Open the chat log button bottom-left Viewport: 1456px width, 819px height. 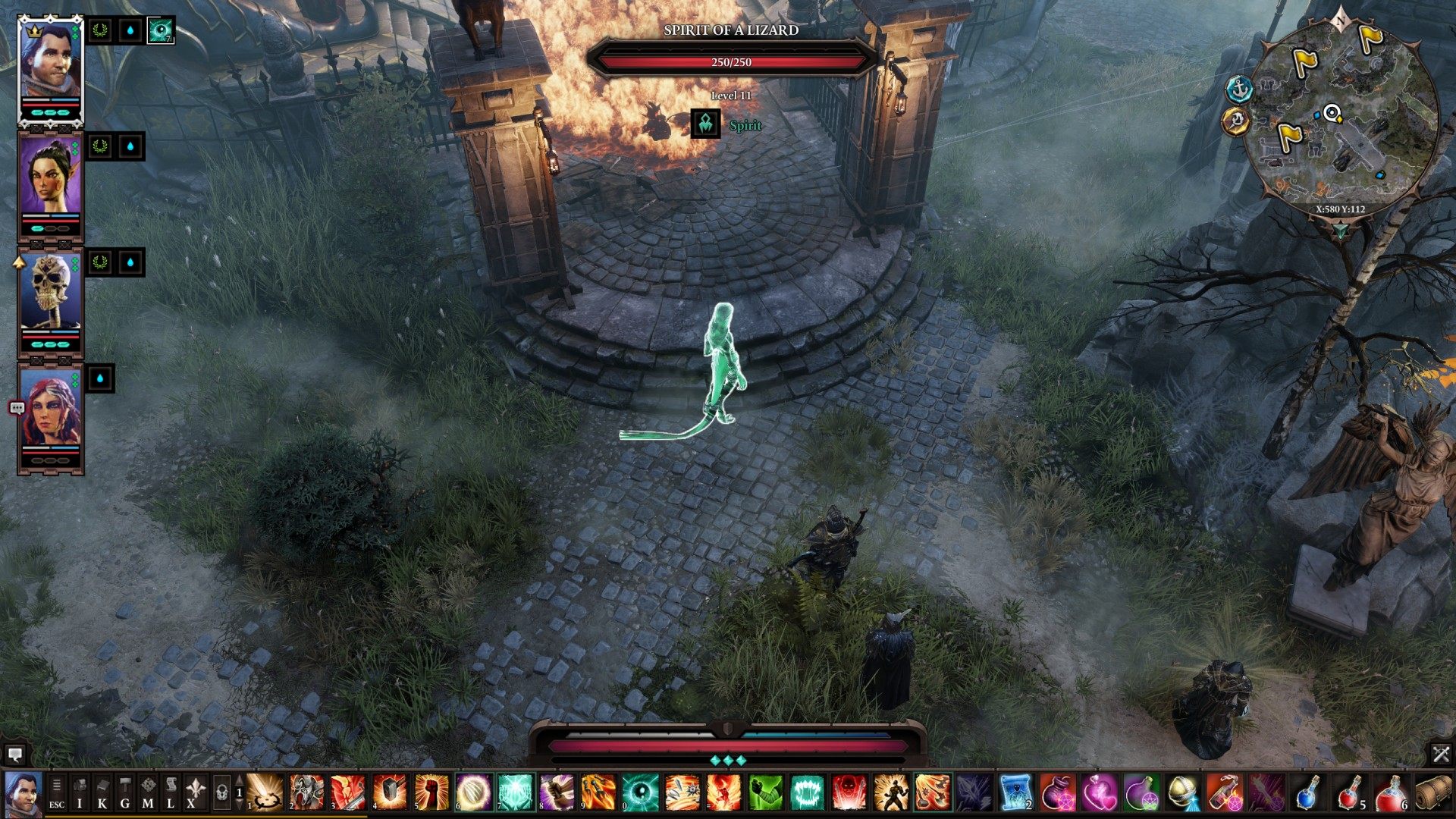pyautogui.click(x=14, y=754)
